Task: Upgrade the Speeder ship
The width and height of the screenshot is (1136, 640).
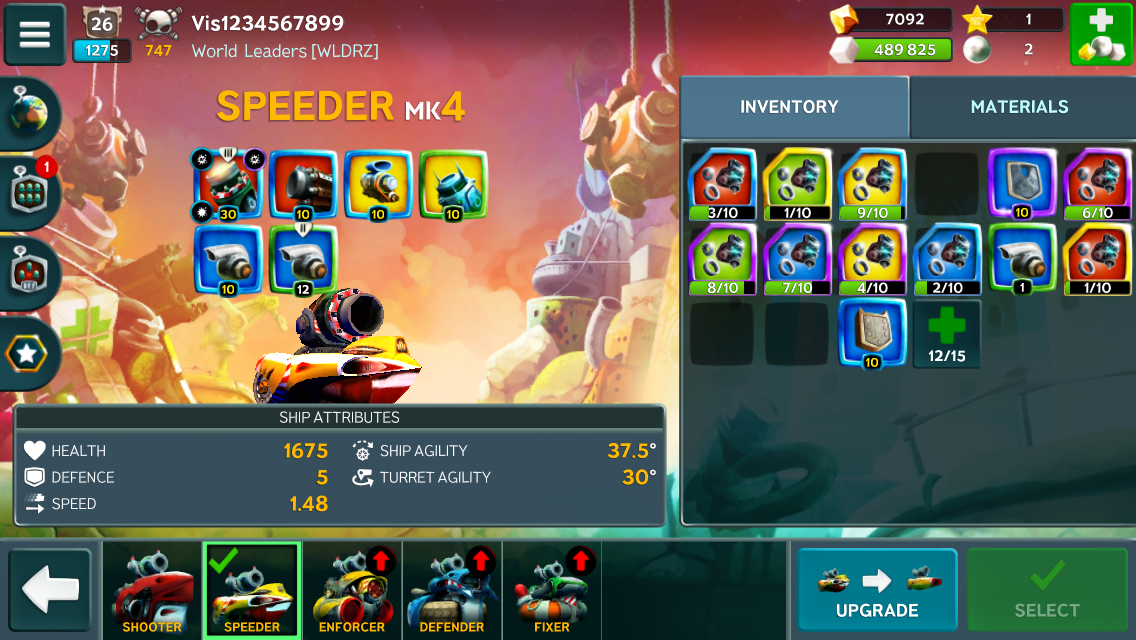Action: (877, 590)
